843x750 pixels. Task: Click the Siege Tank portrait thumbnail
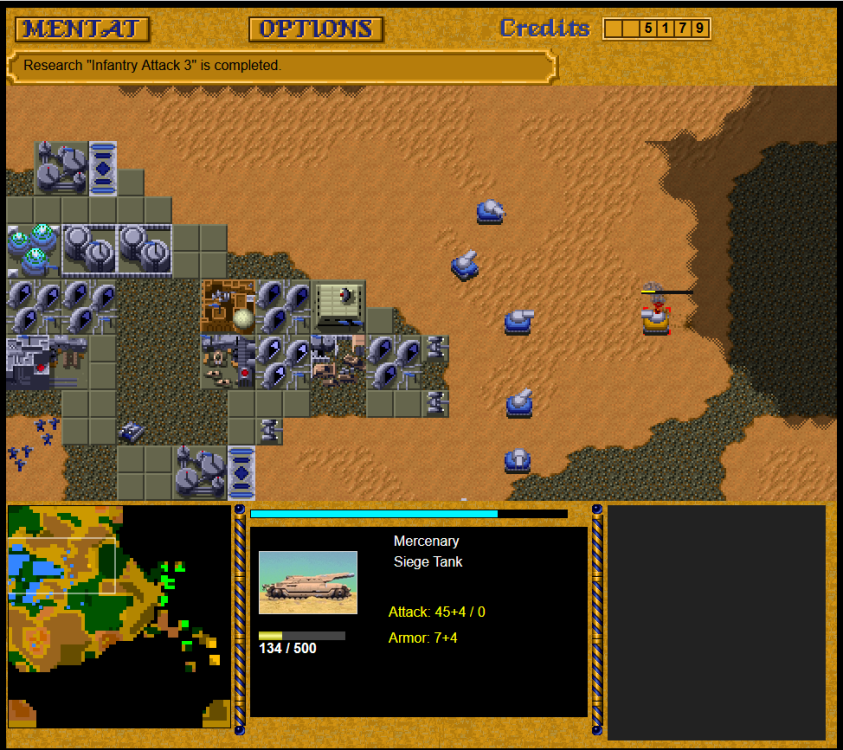(x=308, y=582)
